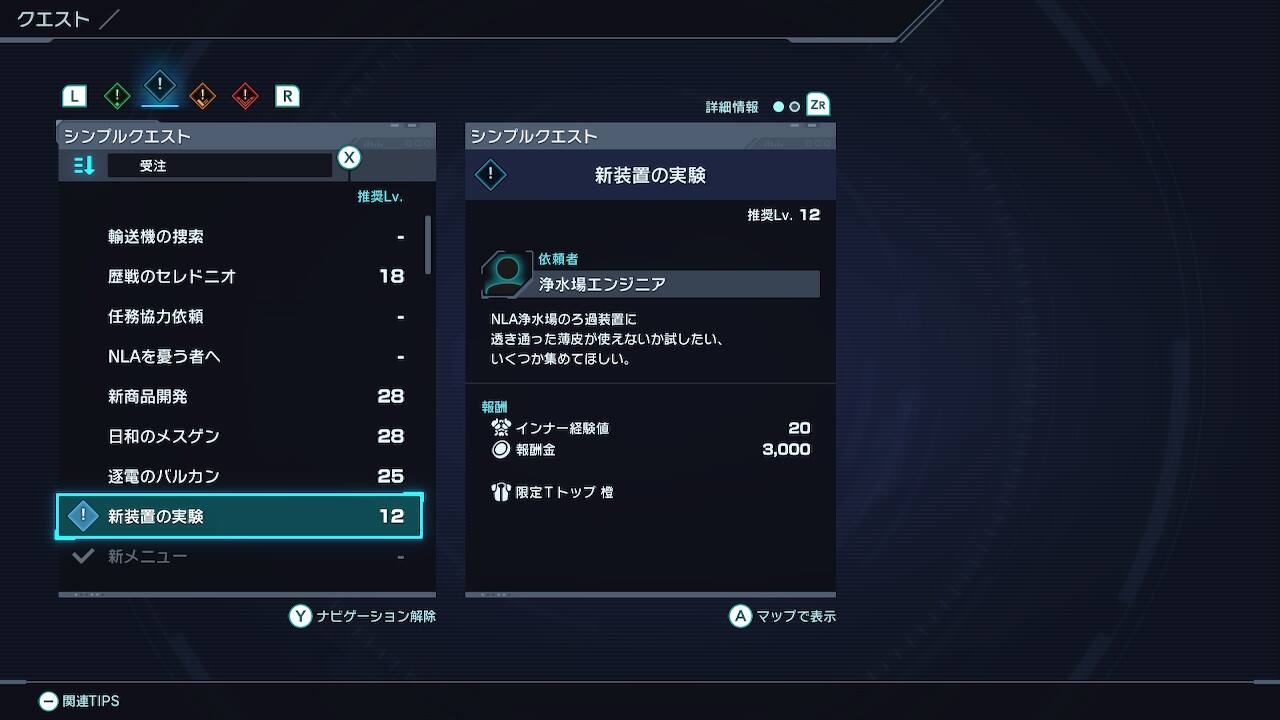This screenshot has height=720, width=1280.
Task: Open the orange quest category tab
Action: (x=202, y=96)
